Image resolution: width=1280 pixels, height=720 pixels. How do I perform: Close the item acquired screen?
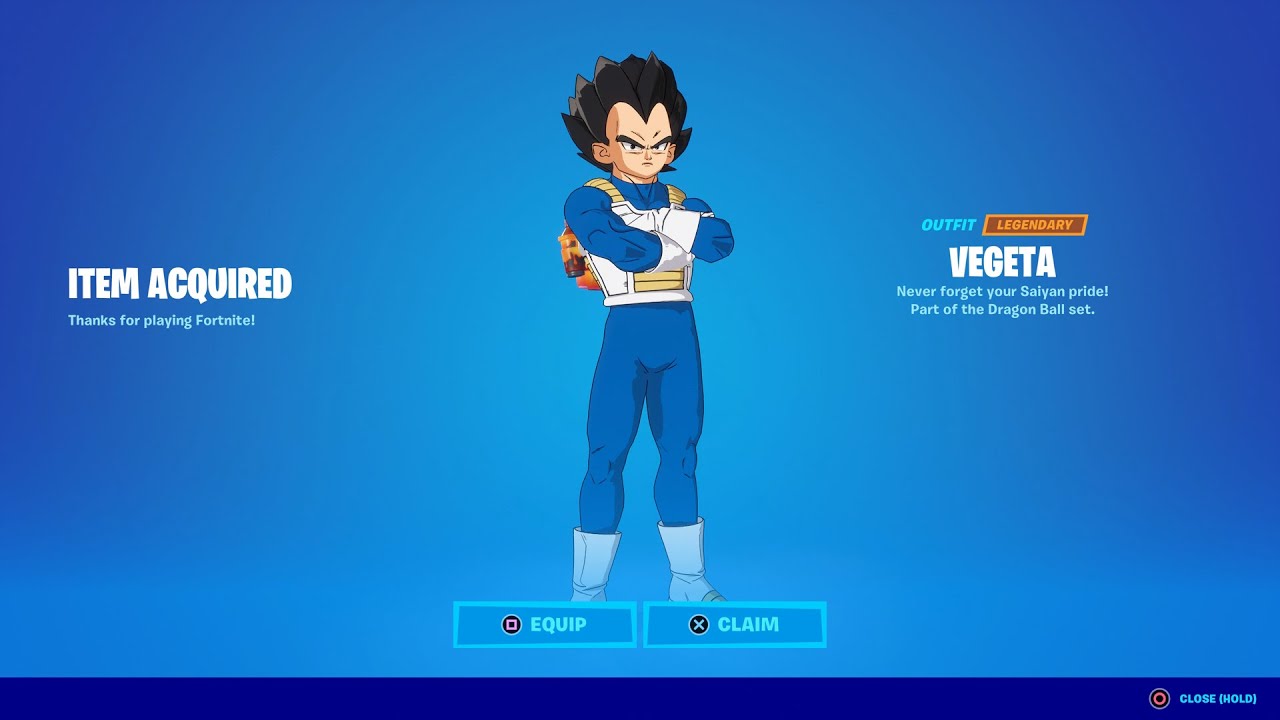(x=1203, y=698)
